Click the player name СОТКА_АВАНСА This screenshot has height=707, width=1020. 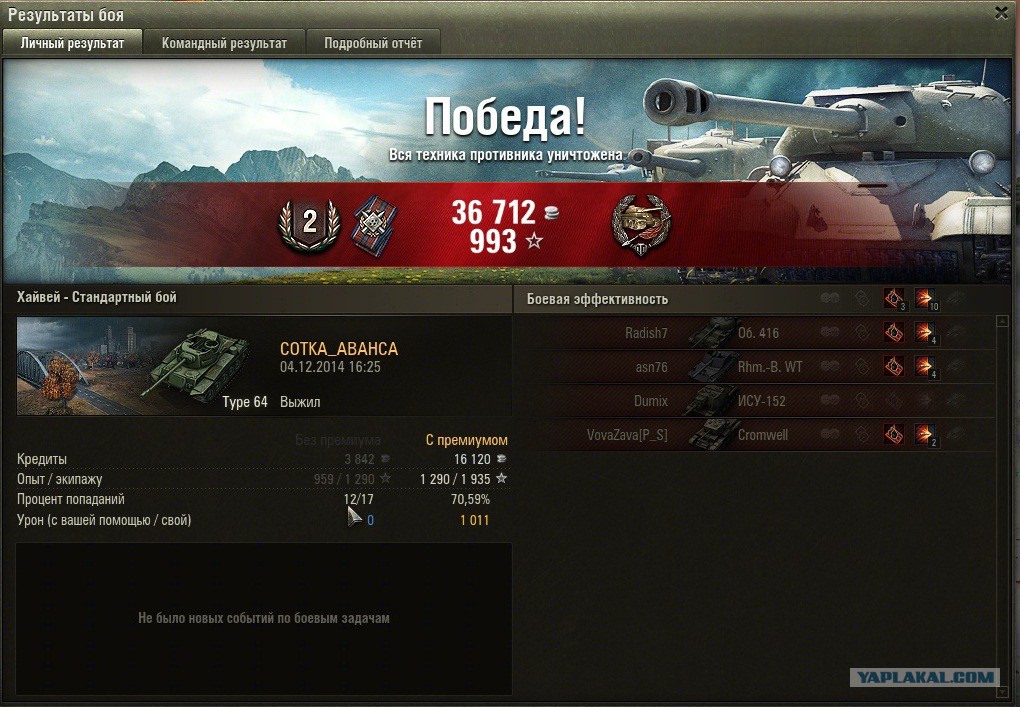339,349
